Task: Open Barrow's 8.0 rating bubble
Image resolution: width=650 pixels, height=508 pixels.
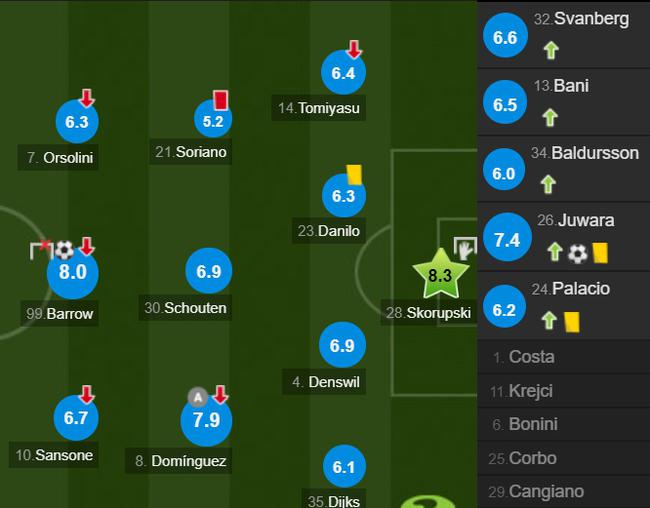Action: [73, 272]
